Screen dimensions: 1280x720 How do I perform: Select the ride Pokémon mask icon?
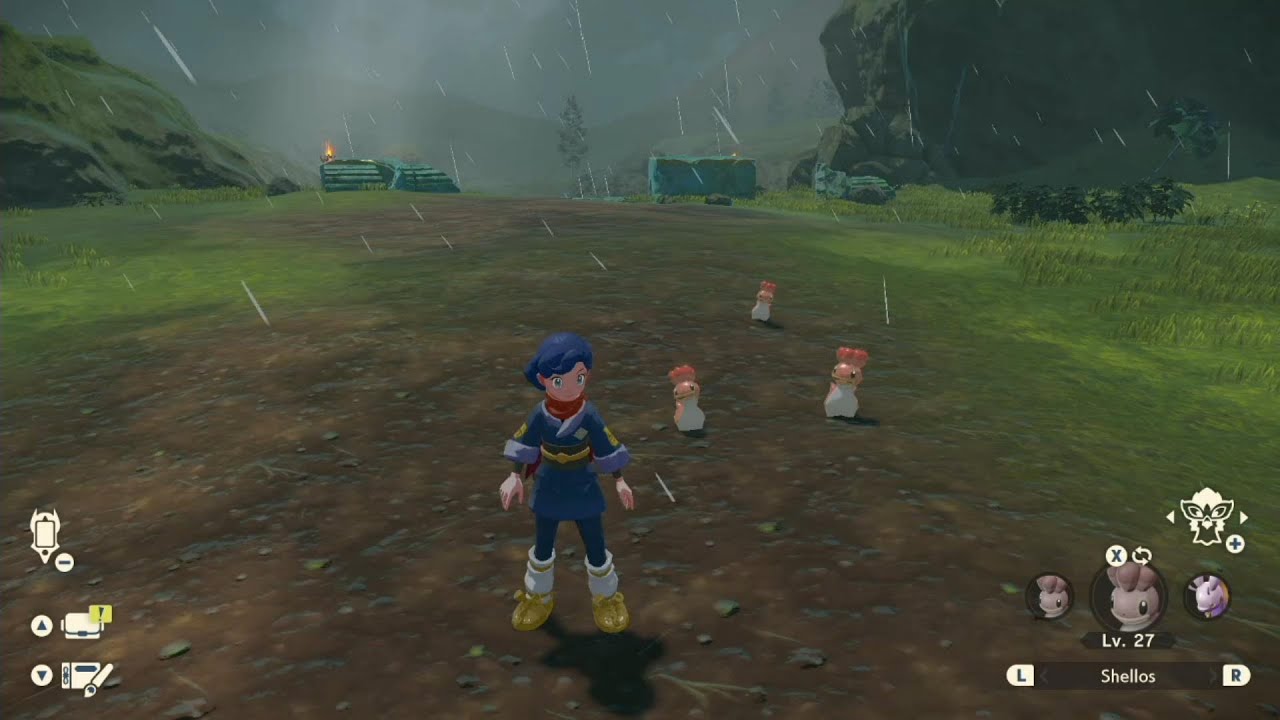[1204, 516]
